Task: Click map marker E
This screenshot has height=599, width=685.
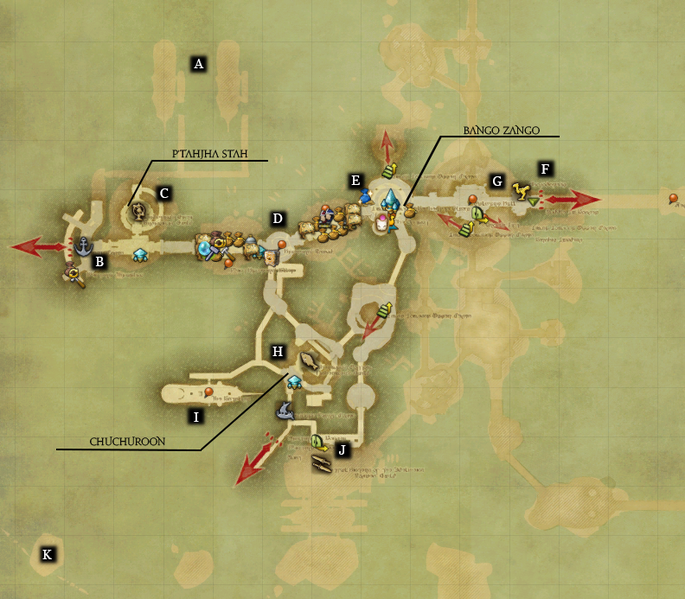Action: click(355, 180)
